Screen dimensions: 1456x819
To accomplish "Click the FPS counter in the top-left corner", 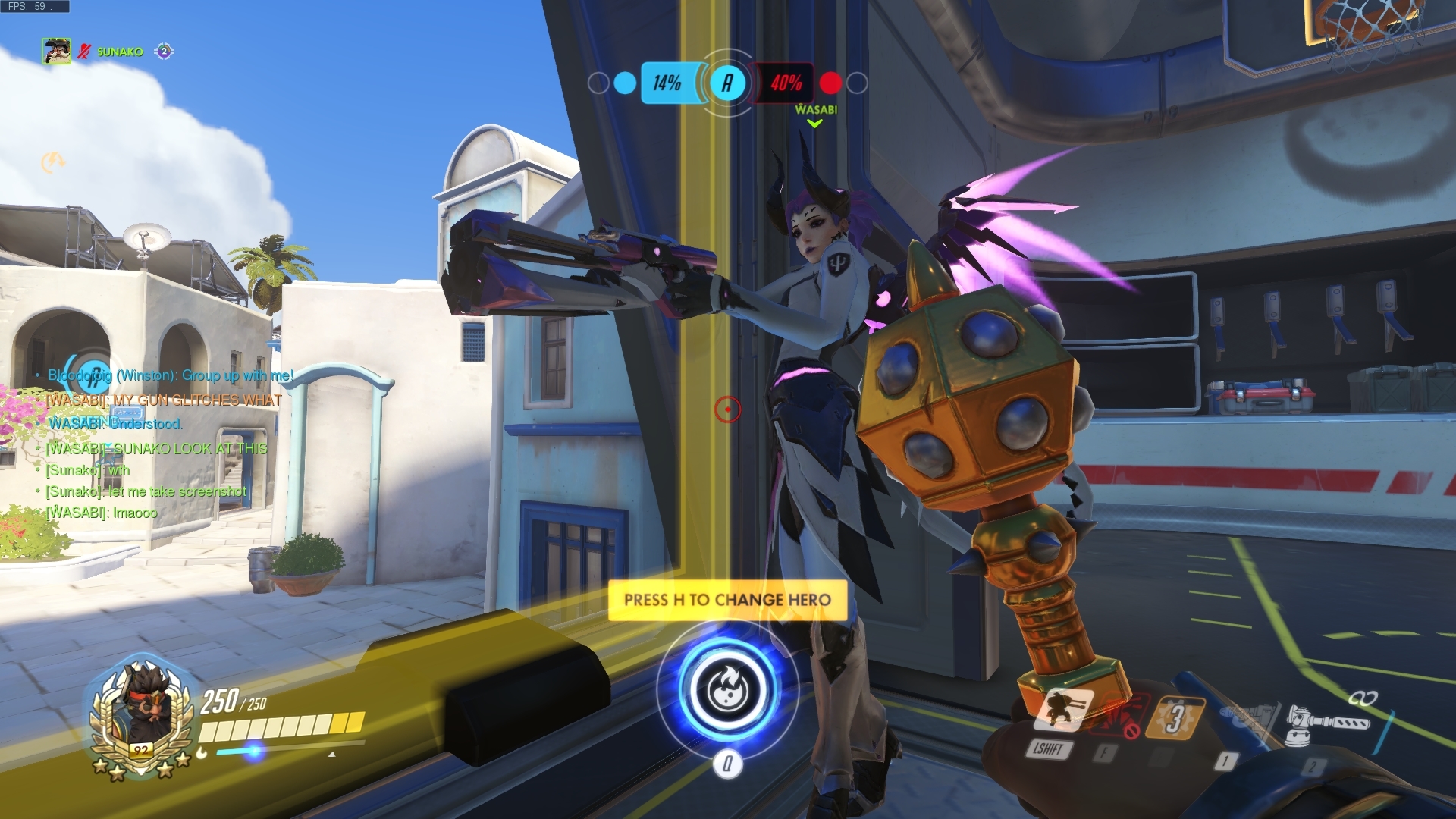I will pyautogui.click(x=30, y=6).
